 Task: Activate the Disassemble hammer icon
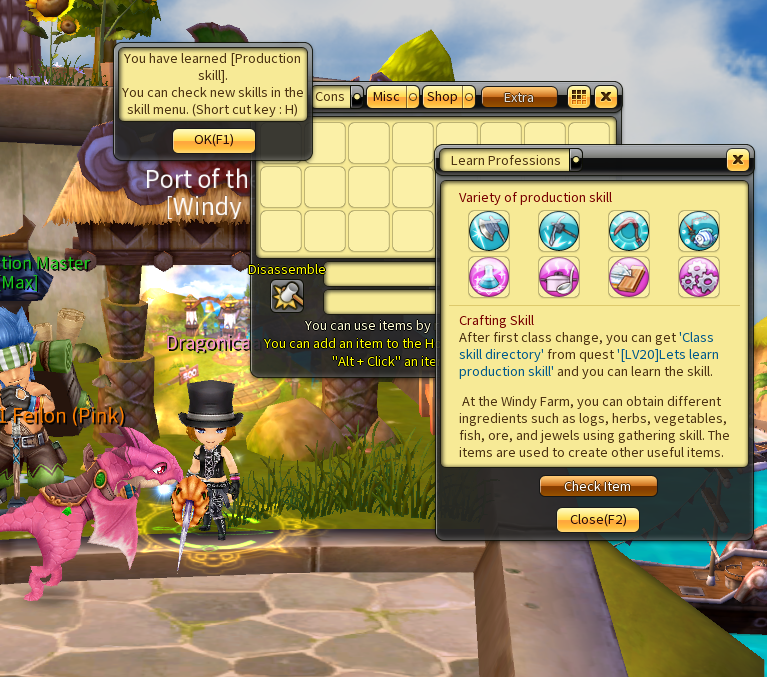287,296
